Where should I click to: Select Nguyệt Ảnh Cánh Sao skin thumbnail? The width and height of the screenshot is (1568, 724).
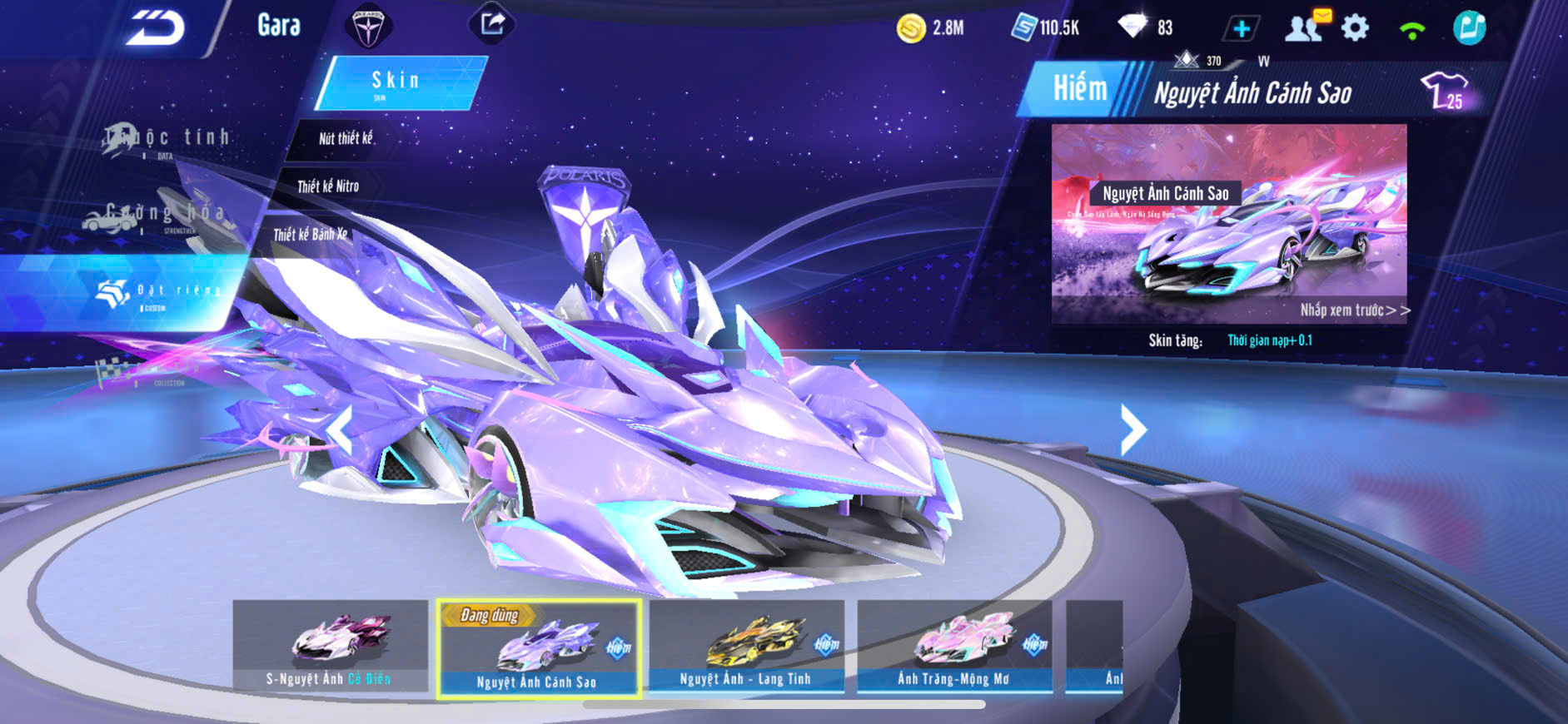click(x=538, y=647)
